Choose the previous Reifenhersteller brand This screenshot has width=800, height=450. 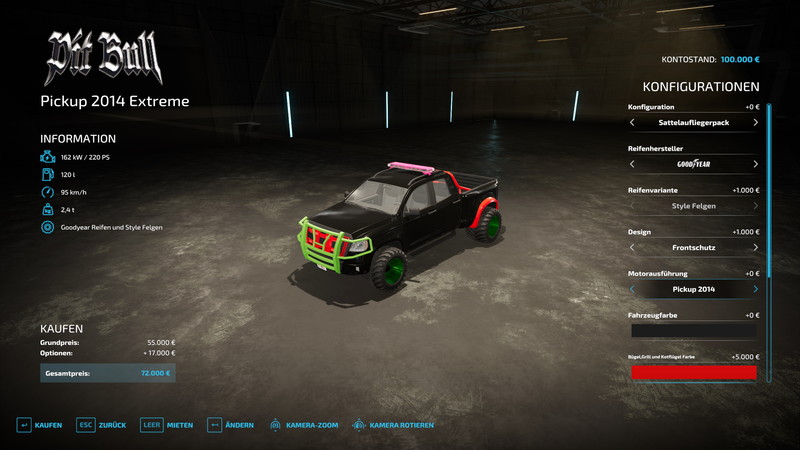click(632, 164)
